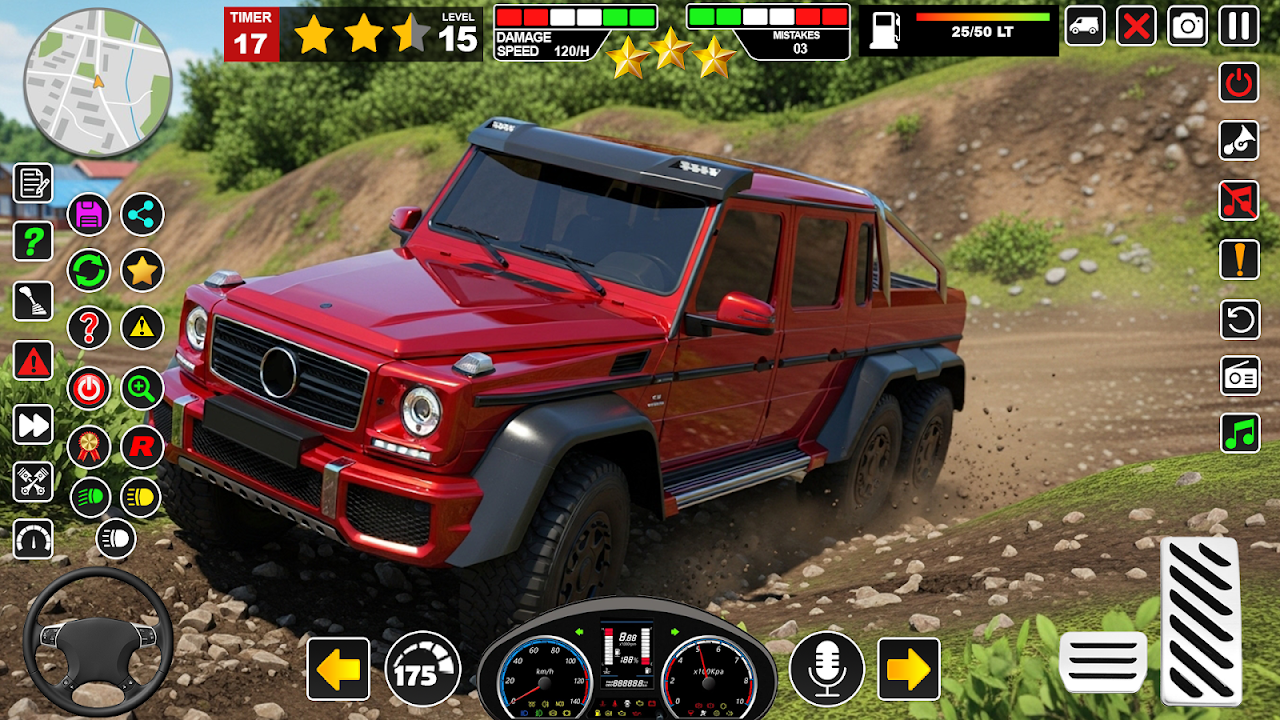The width and height of the screenshot is (1280, 720).
Task: Activate the fast-forward icon
Action: 33,425
